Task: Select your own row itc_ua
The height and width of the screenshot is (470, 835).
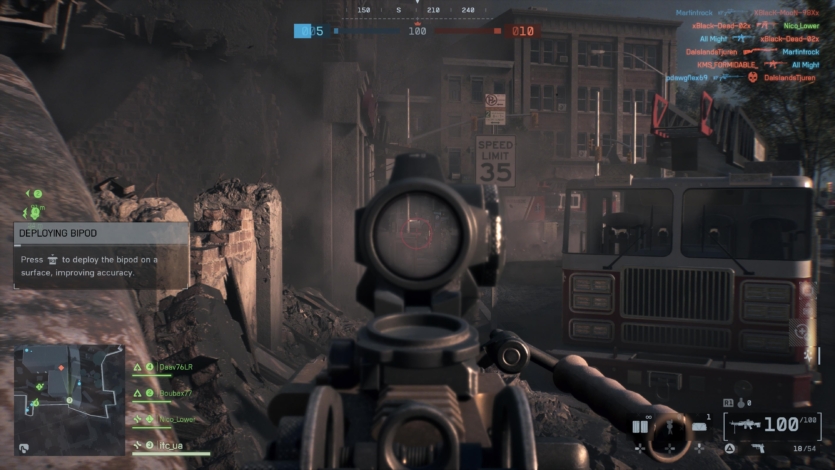Action: click(x=172, y=445)
